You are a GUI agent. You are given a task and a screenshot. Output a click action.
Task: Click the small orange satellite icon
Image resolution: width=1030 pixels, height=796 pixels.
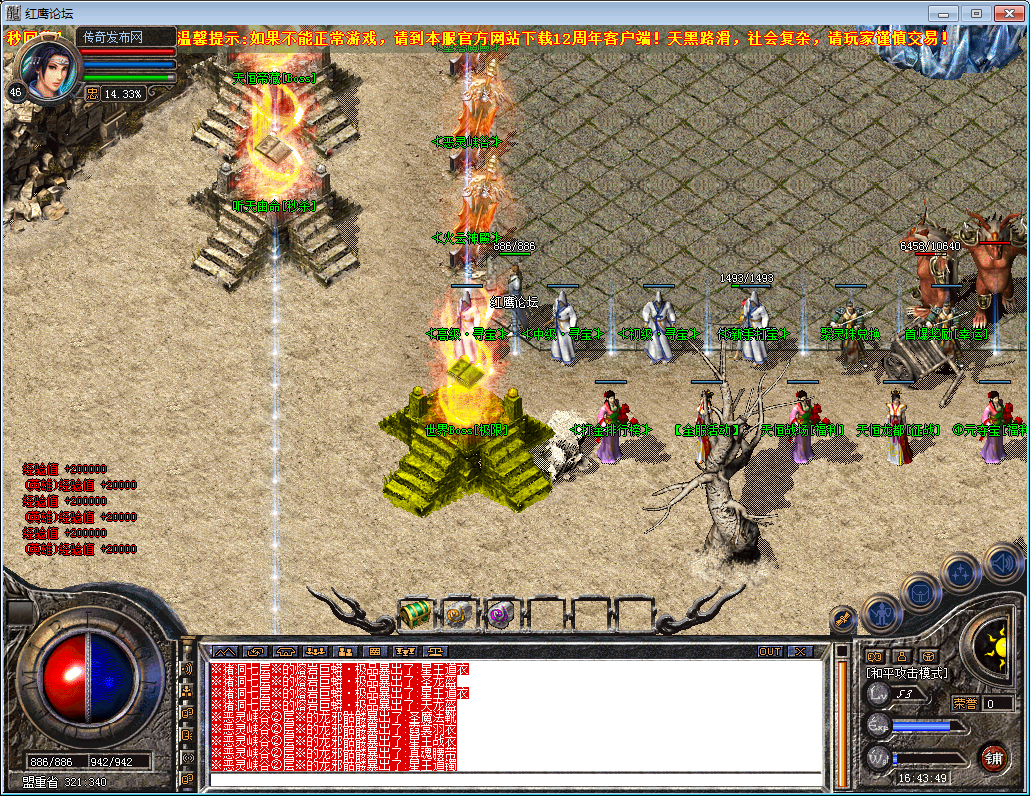(x=843, y=620)
